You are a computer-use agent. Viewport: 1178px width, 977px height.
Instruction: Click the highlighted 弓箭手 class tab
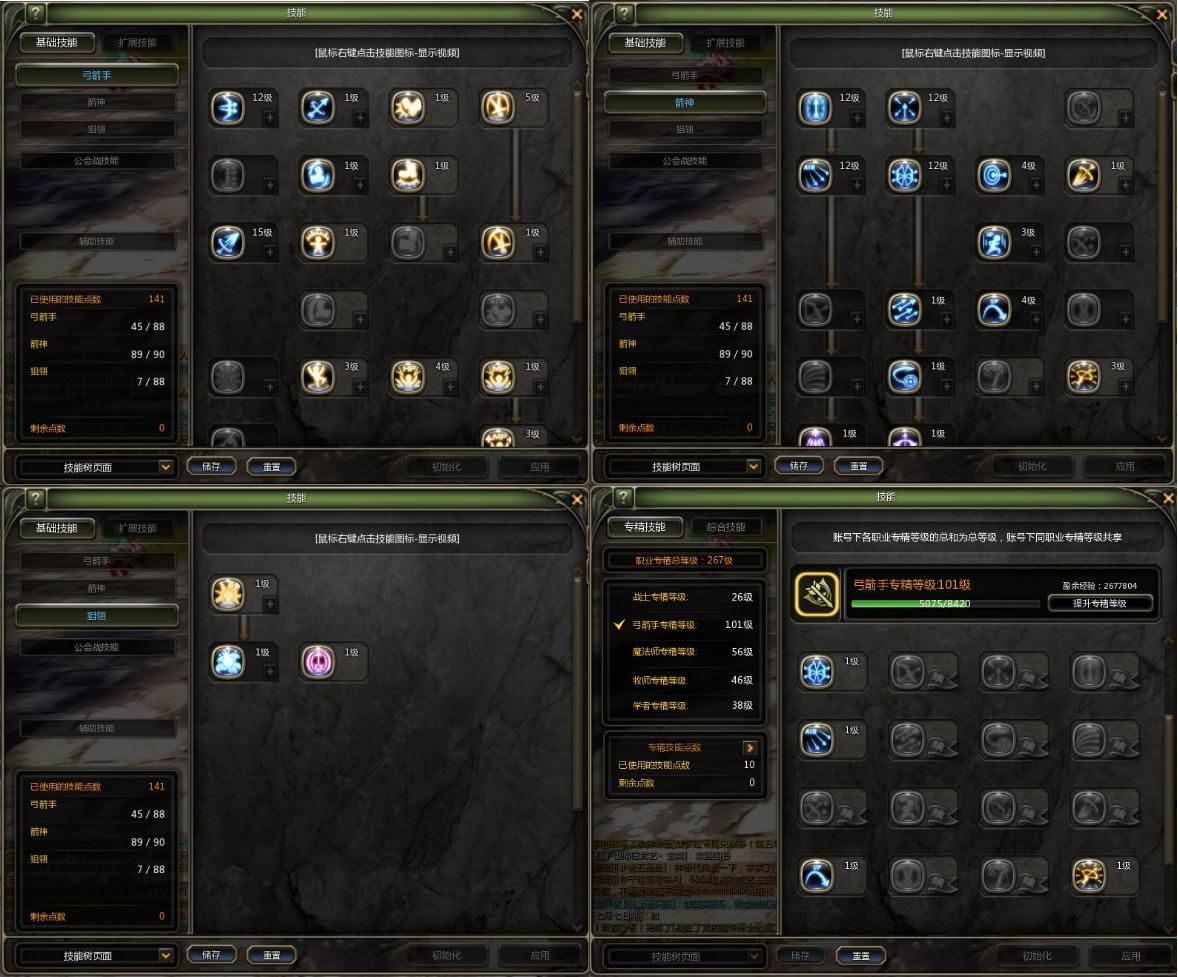[x=97, y=75]
